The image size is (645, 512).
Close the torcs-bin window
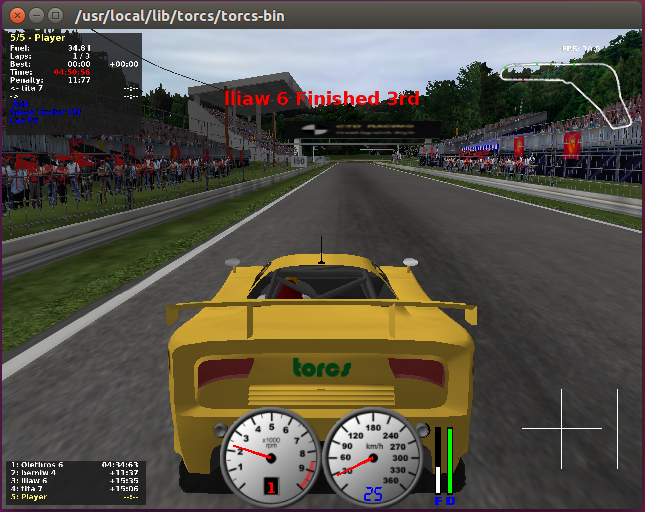click(15, 15)
